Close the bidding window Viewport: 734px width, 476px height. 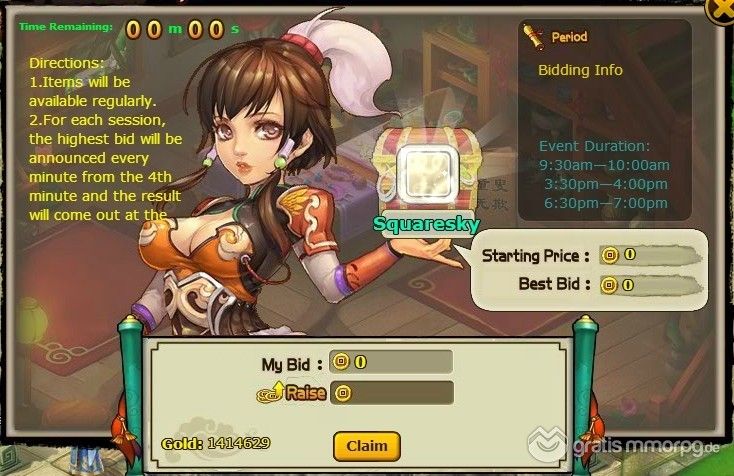[722, 10]
